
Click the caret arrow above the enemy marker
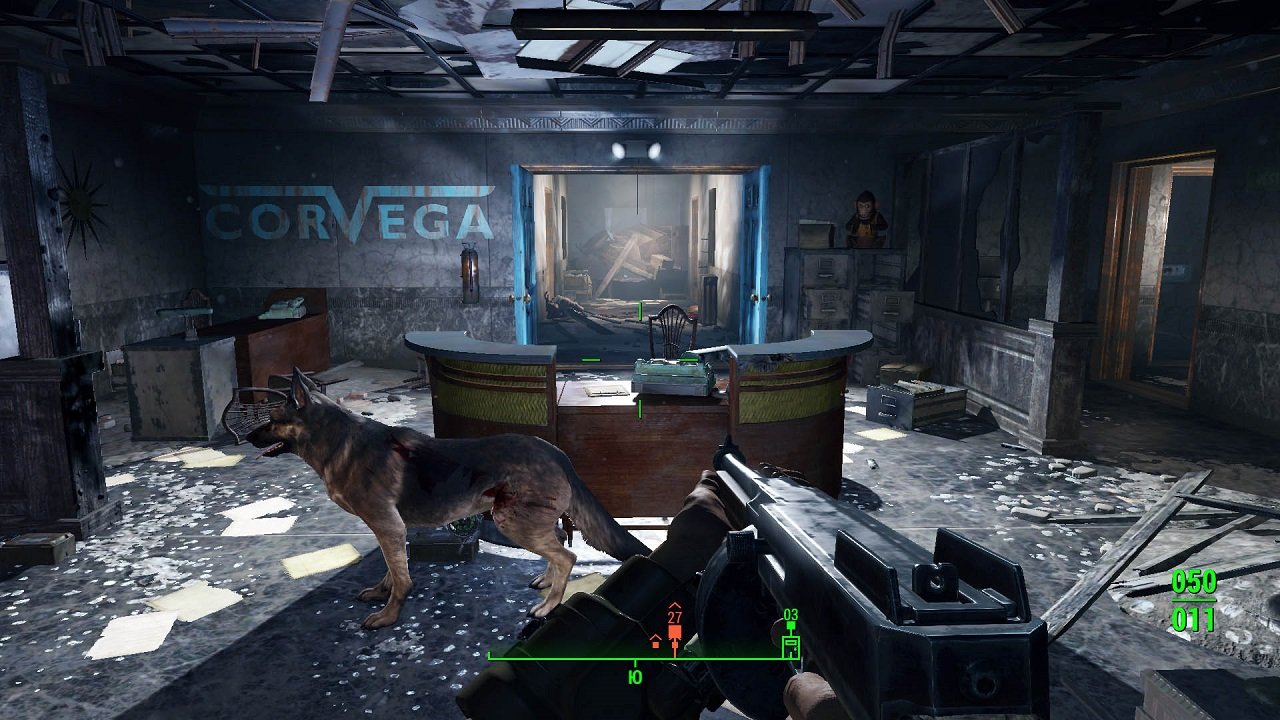click(x=676, y=604)
